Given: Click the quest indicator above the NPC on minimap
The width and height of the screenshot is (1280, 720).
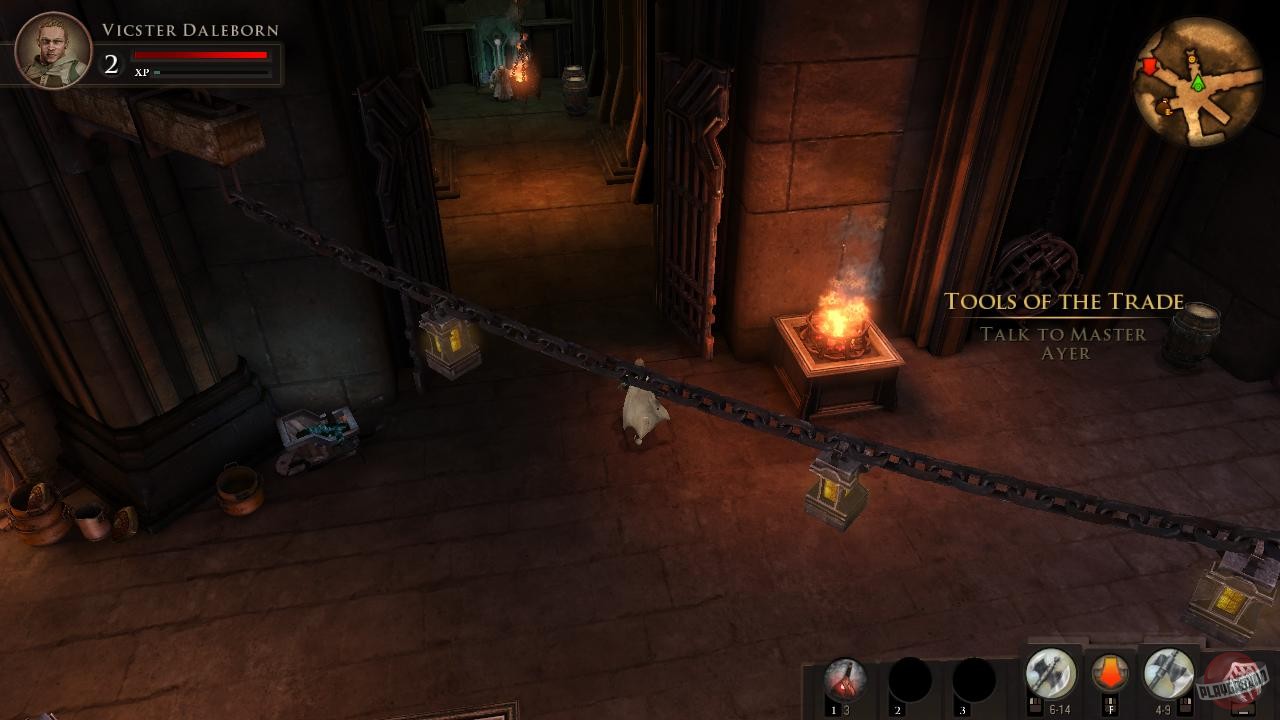Looking at the screenshot, I should point(1191,52).
